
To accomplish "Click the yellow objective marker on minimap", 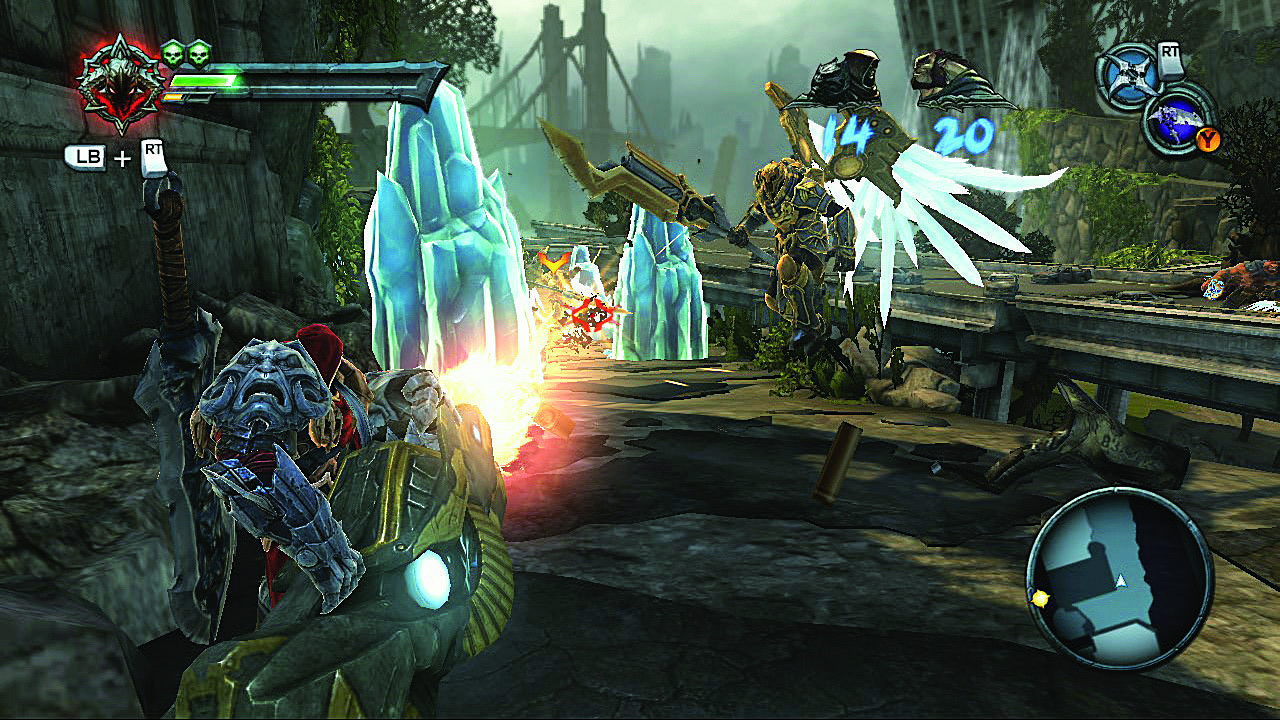I will 1041,598.
